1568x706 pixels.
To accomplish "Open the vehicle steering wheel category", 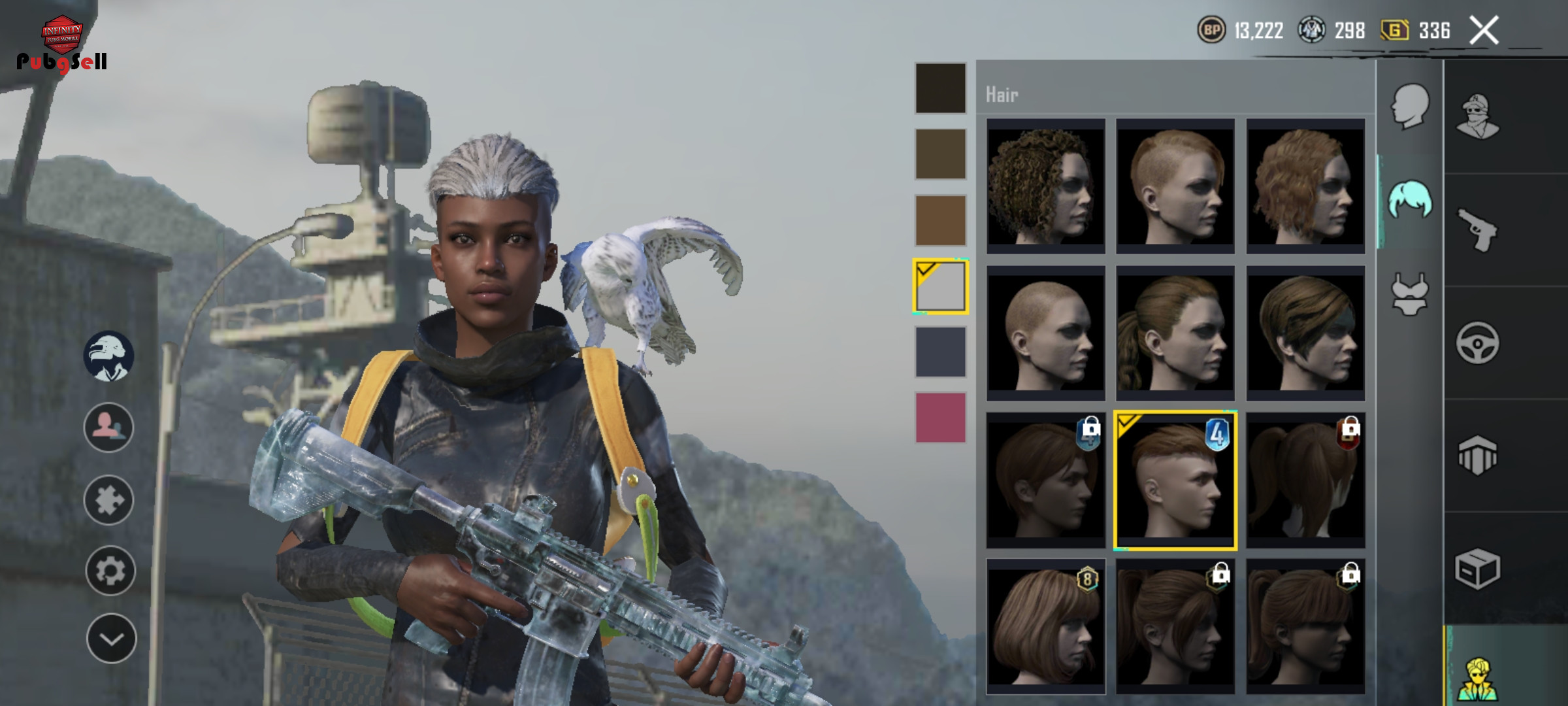I will click(x=1477, y=343).
